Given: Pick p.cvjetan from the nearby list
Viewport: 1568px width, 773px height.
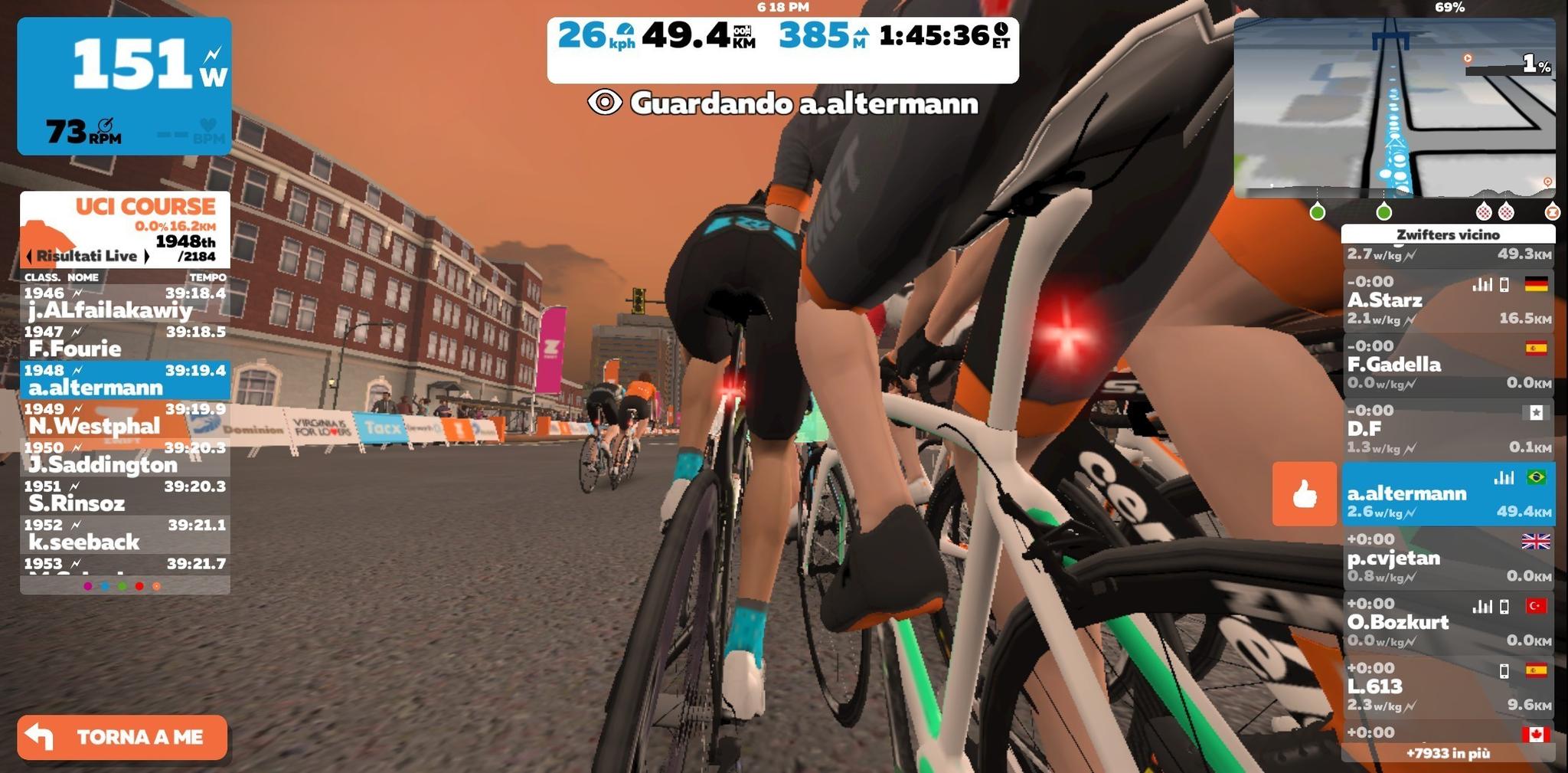Looking at the screenshot, I should (1447, 557).
